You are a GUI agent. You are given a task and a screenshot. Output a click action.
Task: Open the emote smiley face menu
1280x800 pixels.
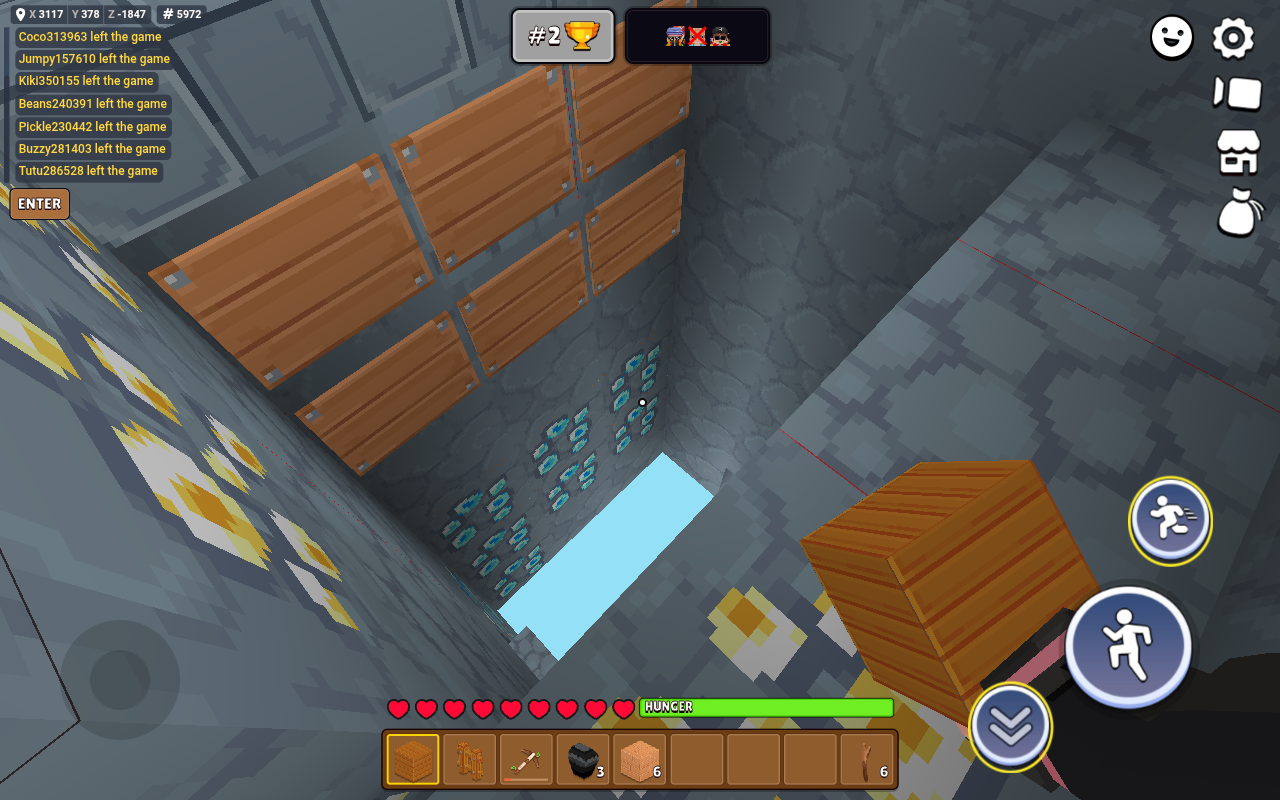click(x=1172, y=39)
